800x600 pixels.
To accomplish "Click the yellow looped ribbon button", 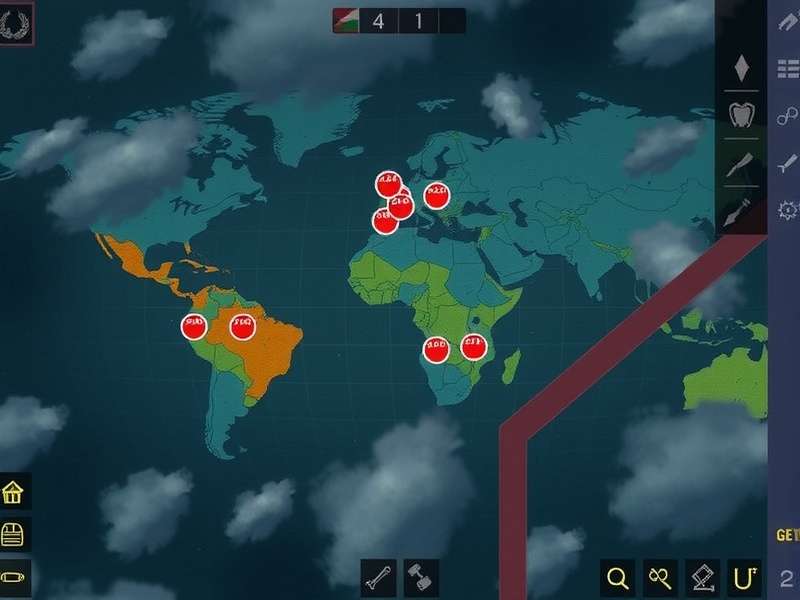I will (x=661, y=577).
